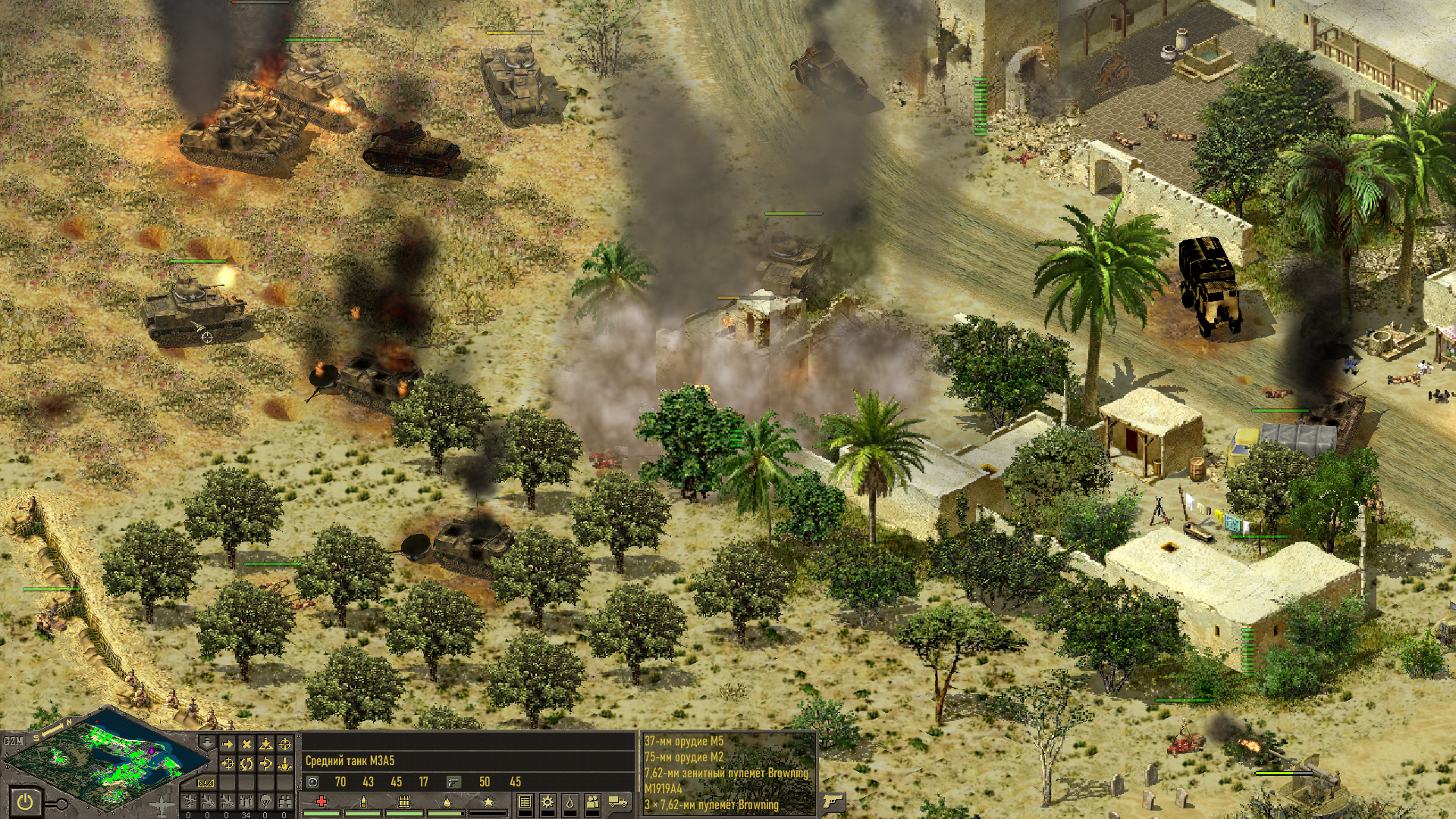Select the 75-мм орудие M2 weapon entry

[684, 757]
